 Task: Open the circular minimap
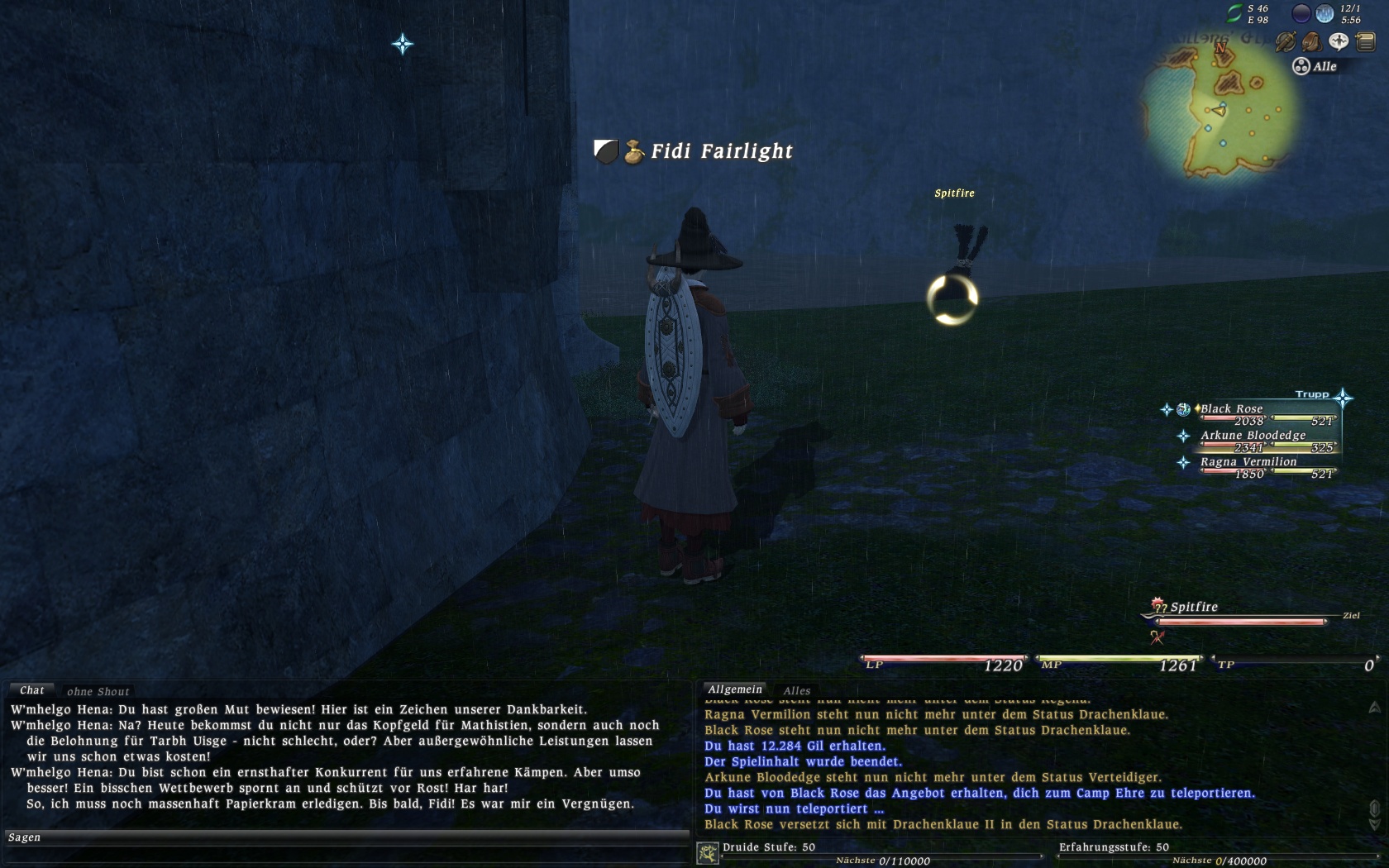[x=1220, y=107]
